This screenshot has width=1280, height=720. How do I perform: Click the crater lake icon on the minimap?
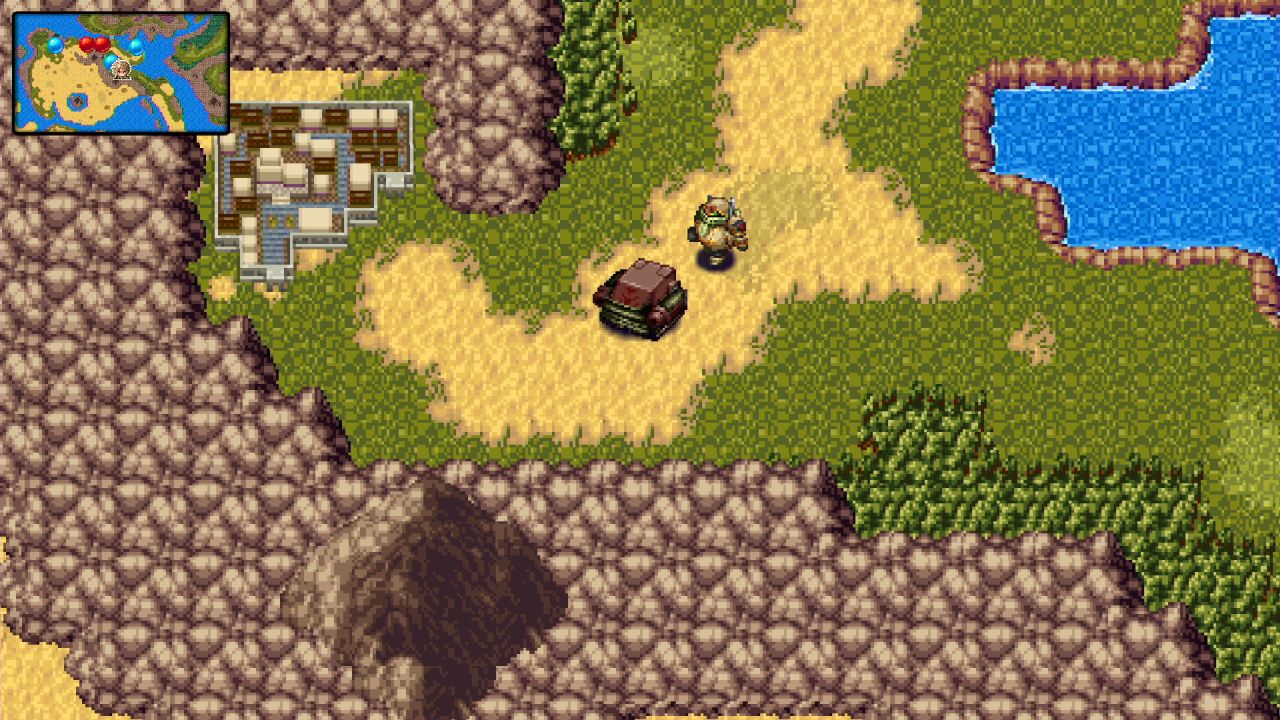coord(77,101)
